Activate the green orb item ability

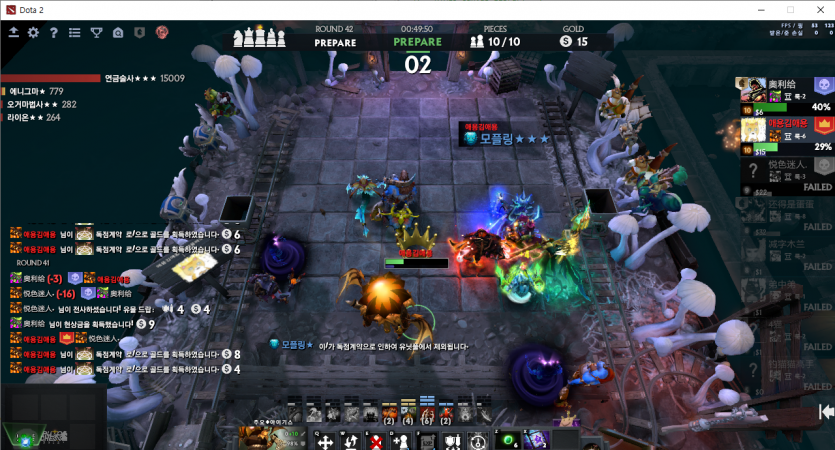(508, 440)
